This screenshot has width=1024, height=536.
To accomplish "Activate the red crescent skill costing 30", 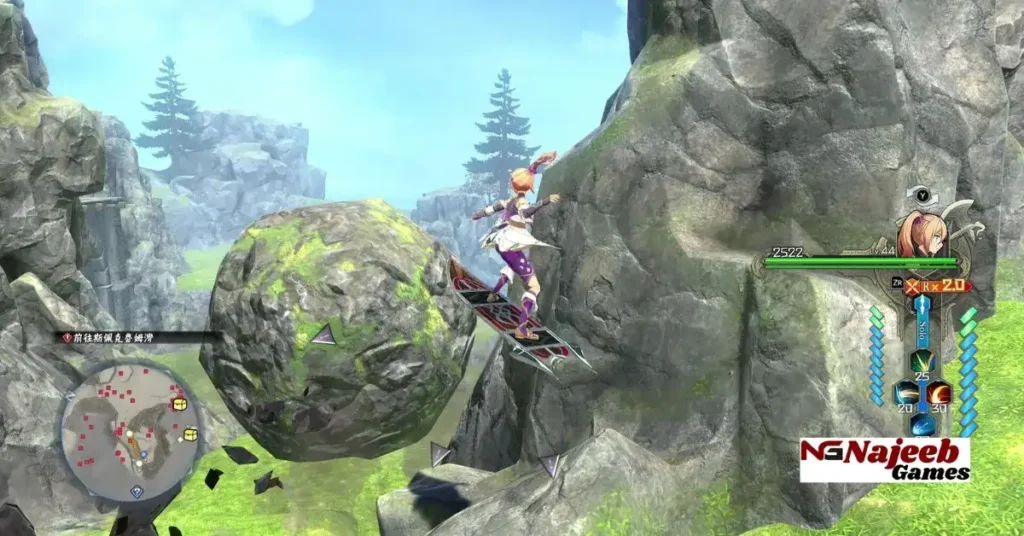I will click(937, 391).
